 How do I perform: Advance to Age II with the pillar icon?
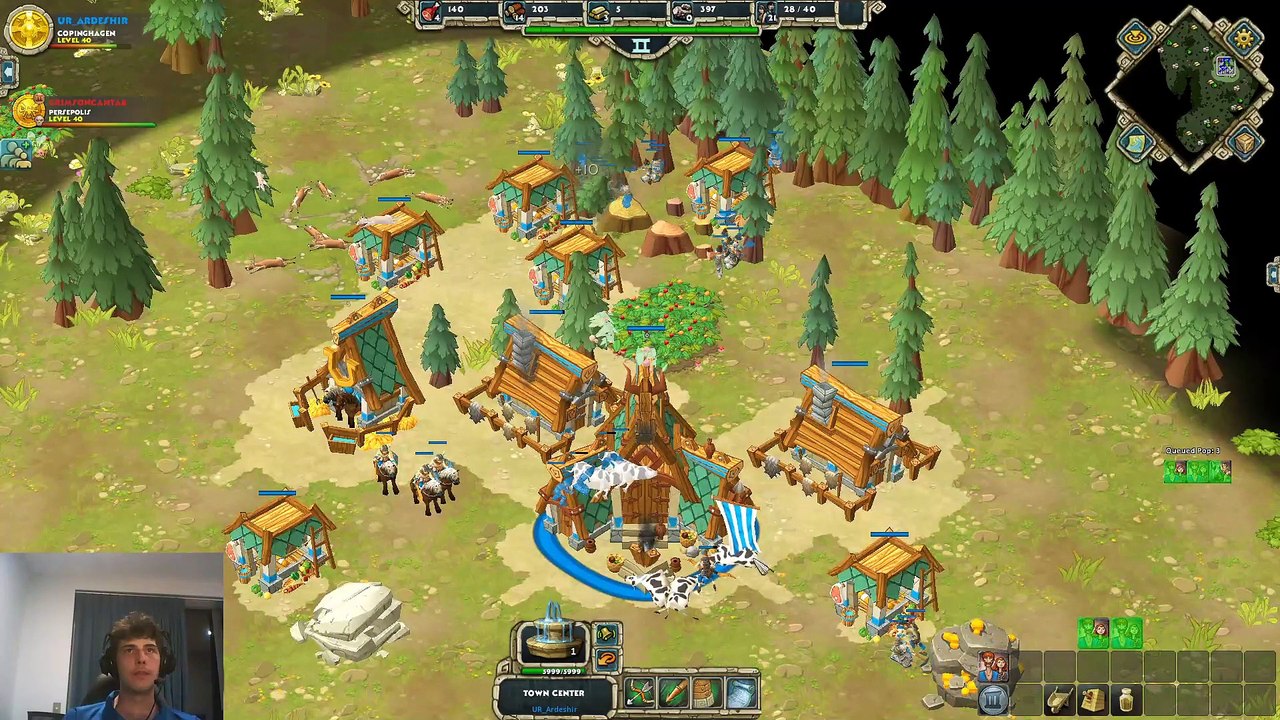[993, 699]
